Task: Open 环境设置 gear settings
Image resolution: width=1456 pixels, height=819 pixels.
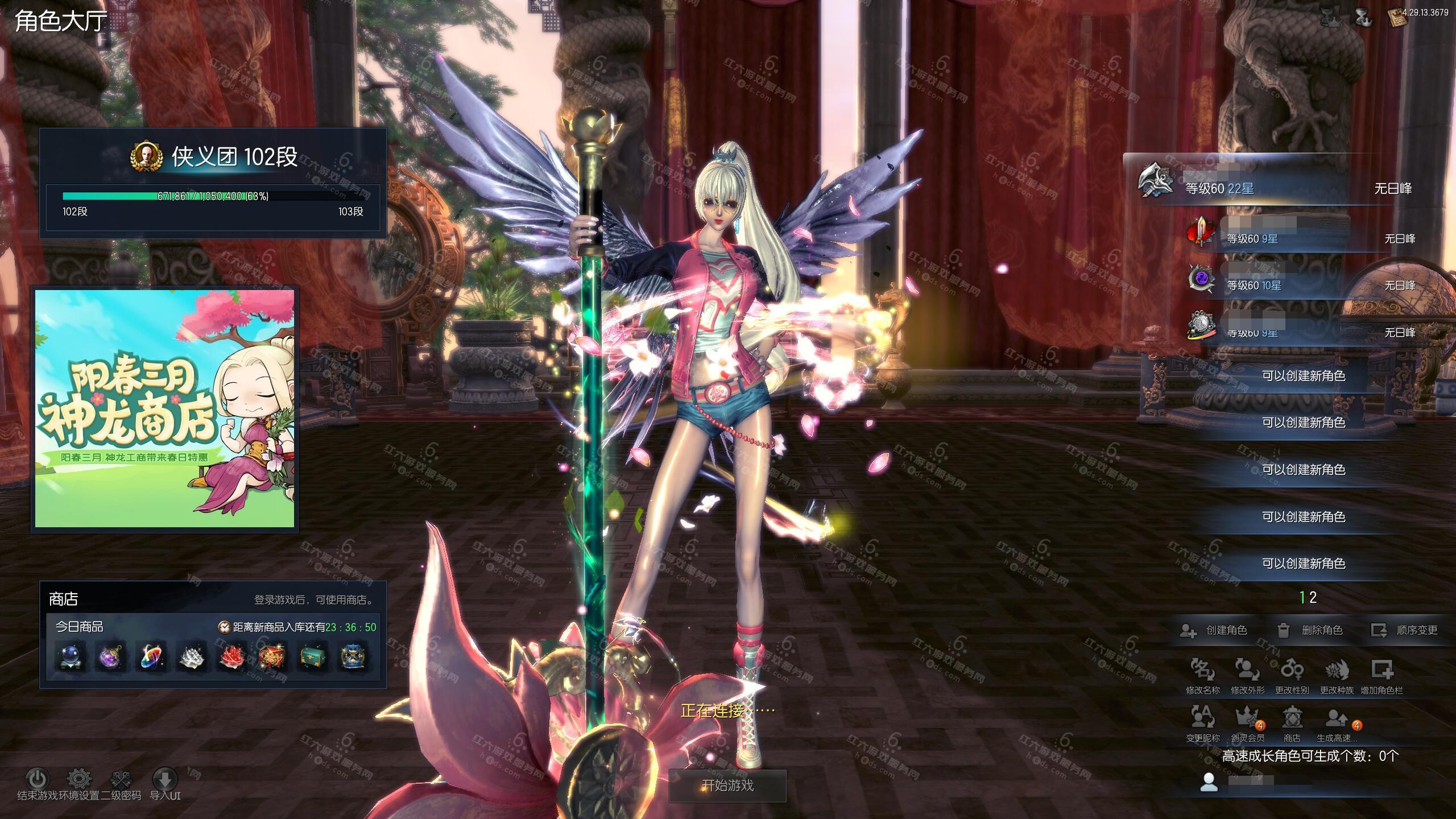Action: (79, 779)
